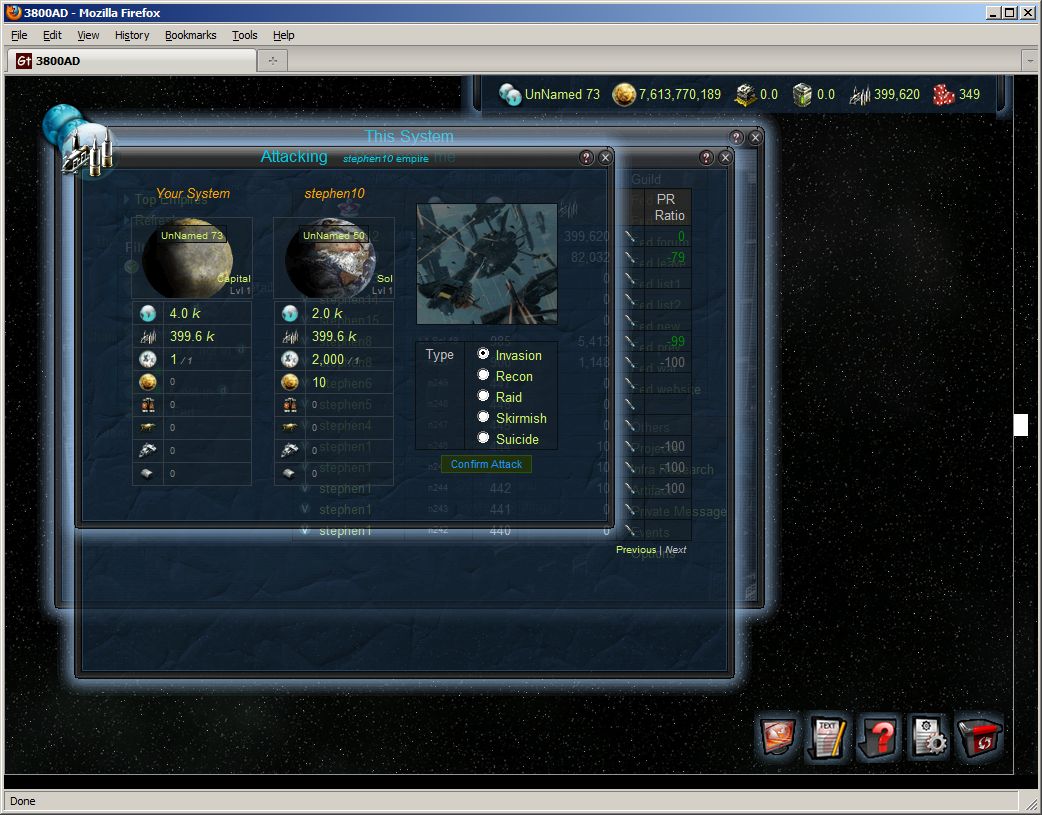Click the Confirm Attack button
Screen dimensions: 1042x815
[486, 464]
